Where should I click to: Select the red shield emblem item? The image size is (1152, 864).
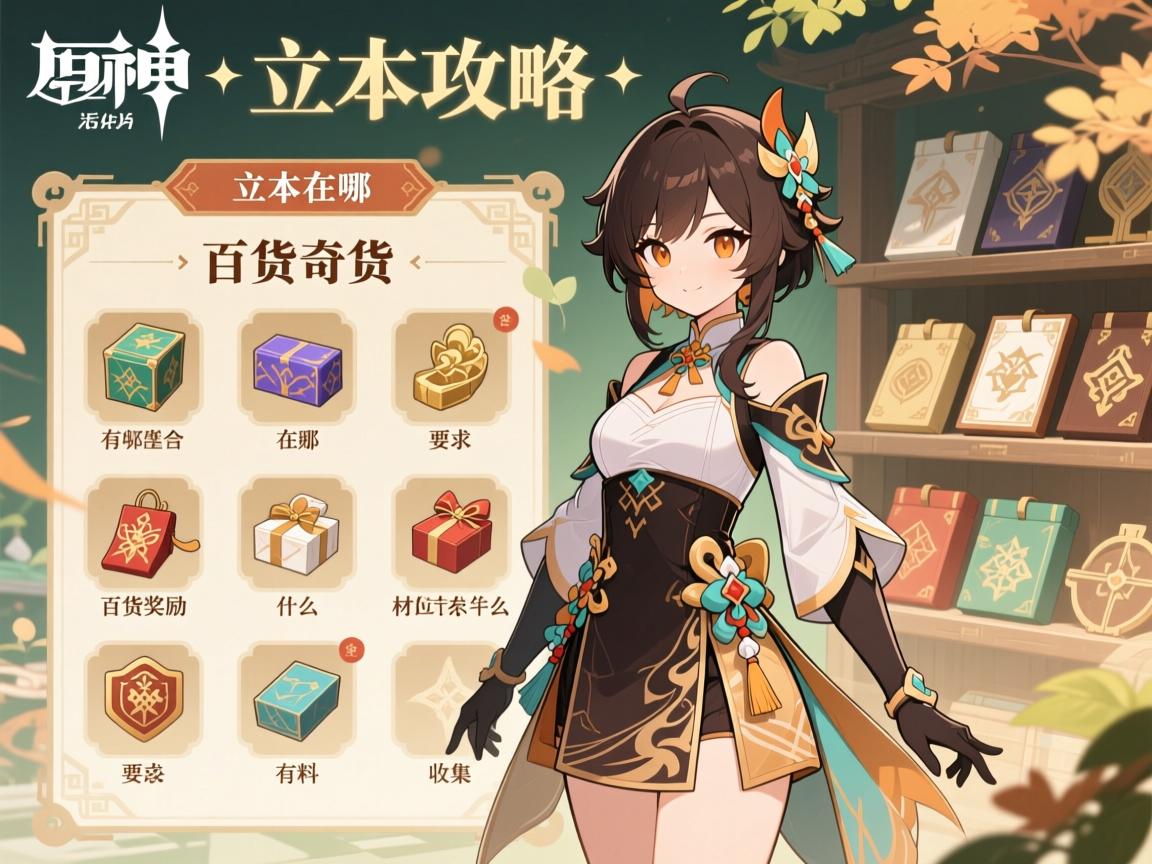click(143, 696)
